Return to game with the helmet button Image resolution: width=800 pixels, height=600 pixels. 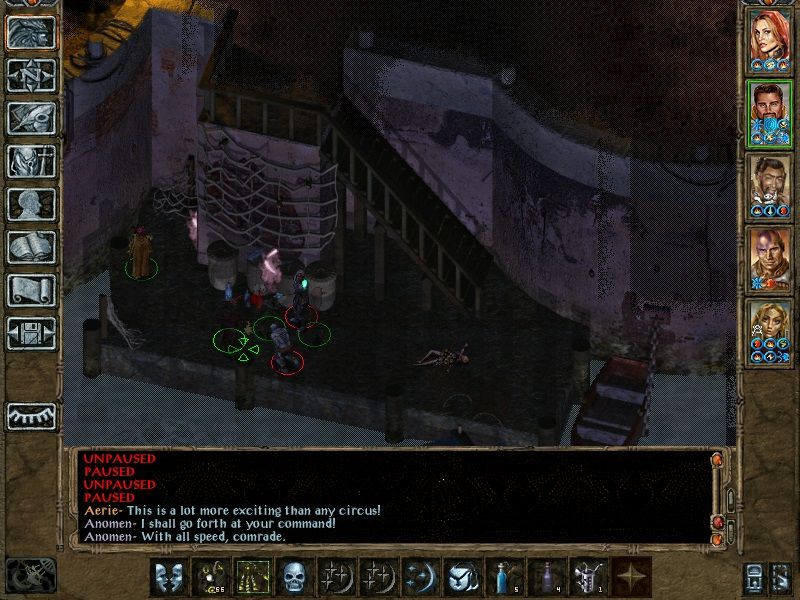coord(31,32)
